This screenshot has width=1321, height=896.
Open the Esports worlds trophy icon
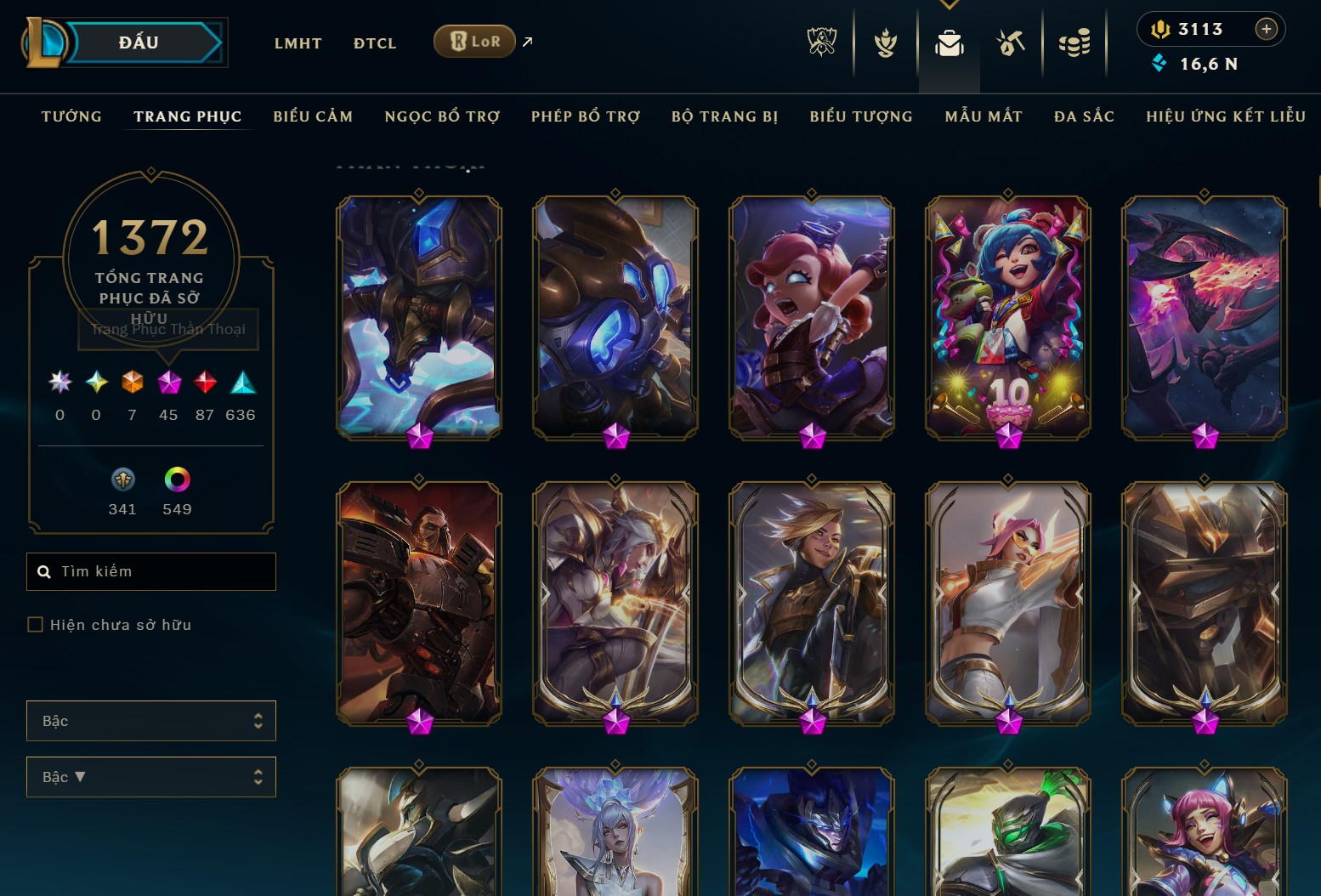click(x=821, y=43)
